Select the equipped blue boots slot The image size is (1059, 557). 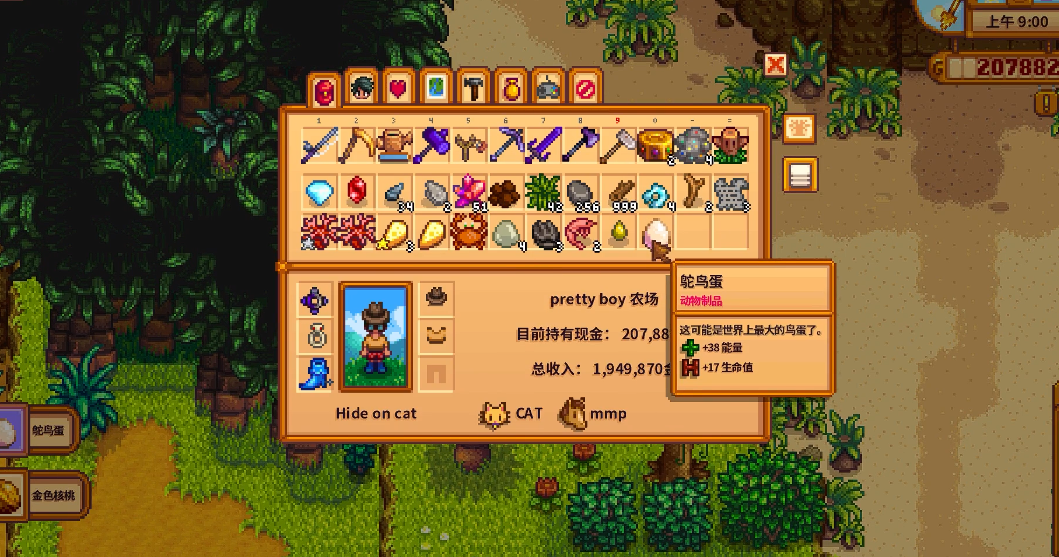tap(315, 373)
